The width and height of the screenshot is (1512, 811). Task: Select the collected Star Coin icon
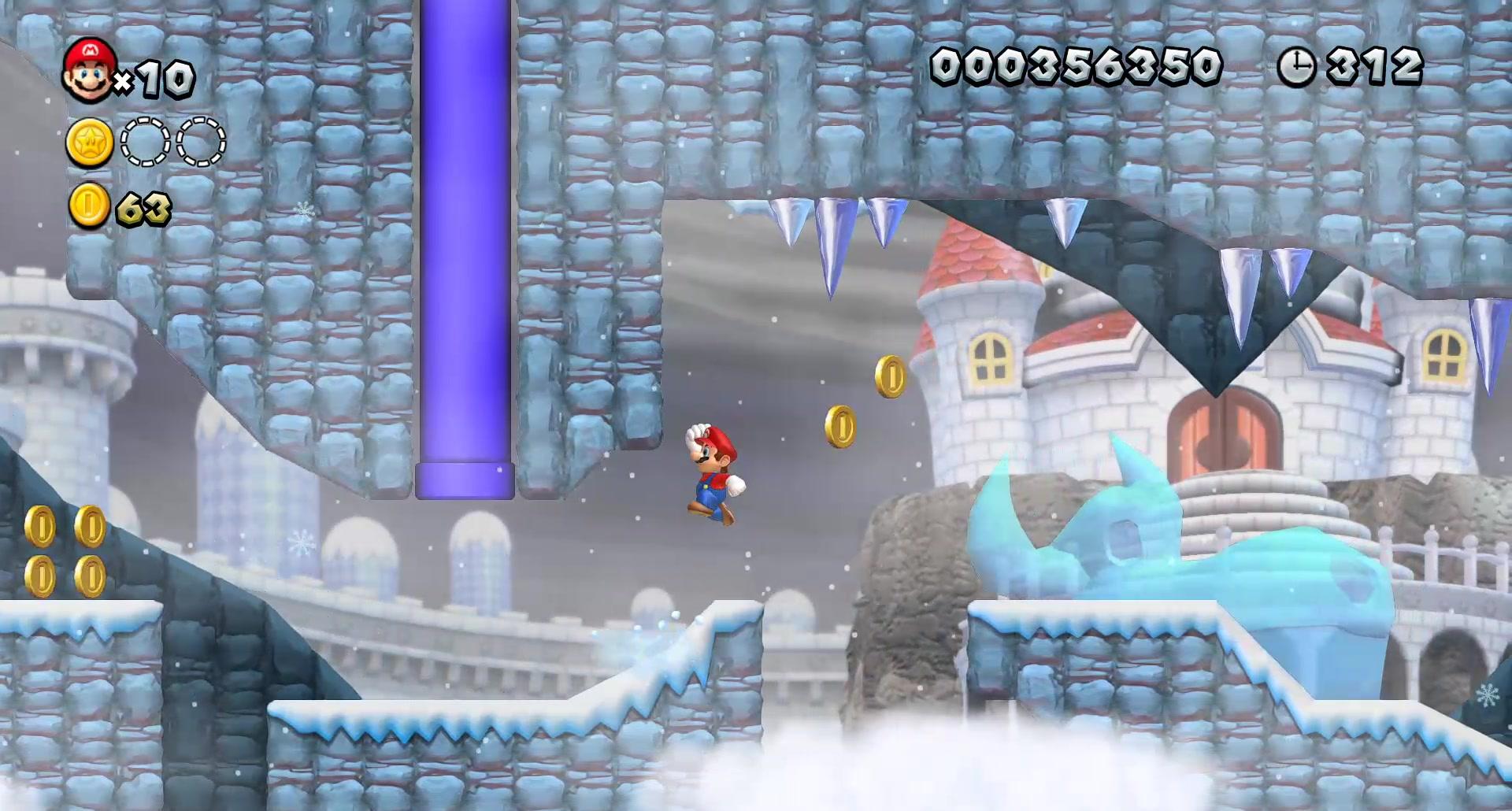click(89, 143)
